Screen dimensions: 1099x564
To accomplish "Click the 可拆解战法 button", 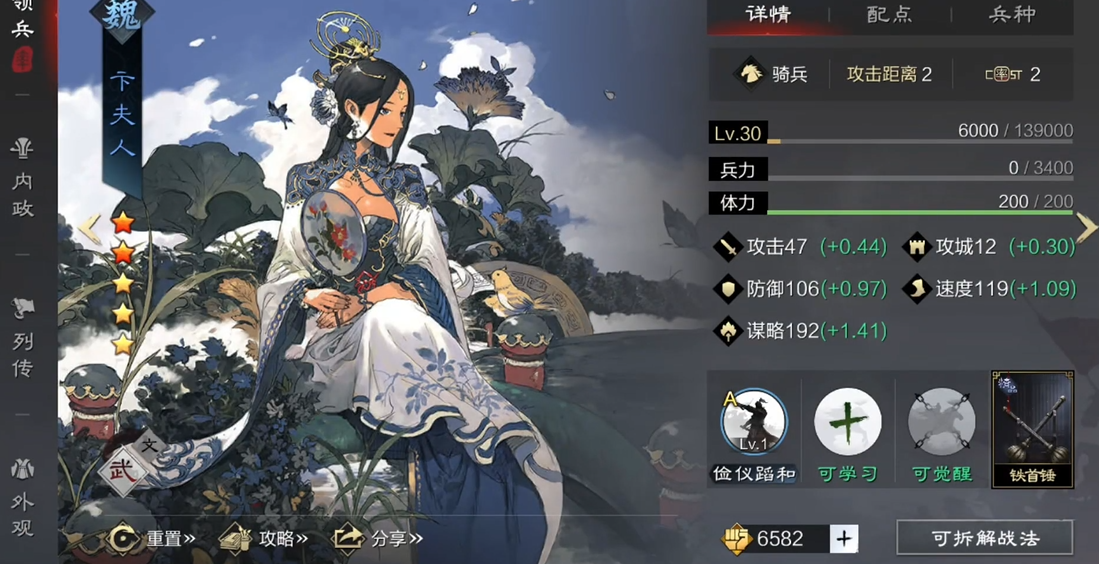I will pyautogui.click(x=984, y=538).
